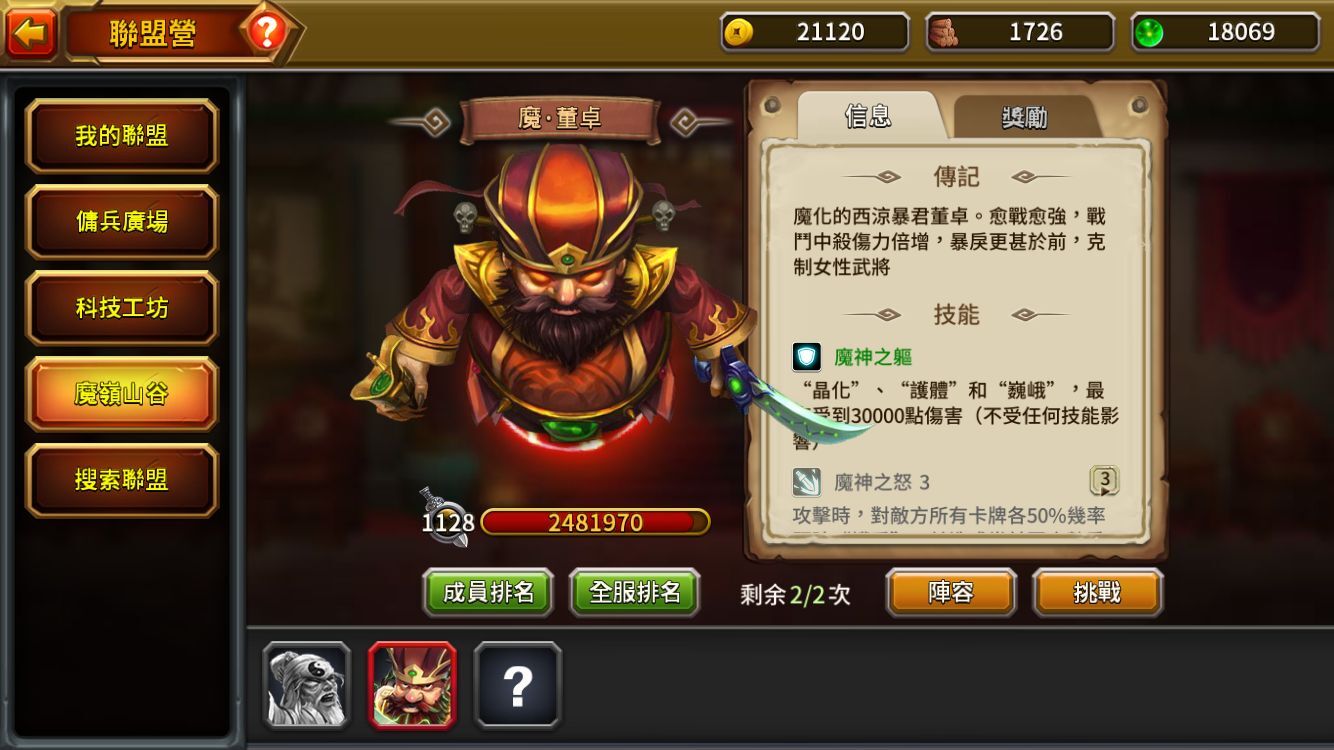Click the 全服排名 server ranking button
Image resolution: width=1334 pixels, height=750 pixels.
[x=634, y=591]
